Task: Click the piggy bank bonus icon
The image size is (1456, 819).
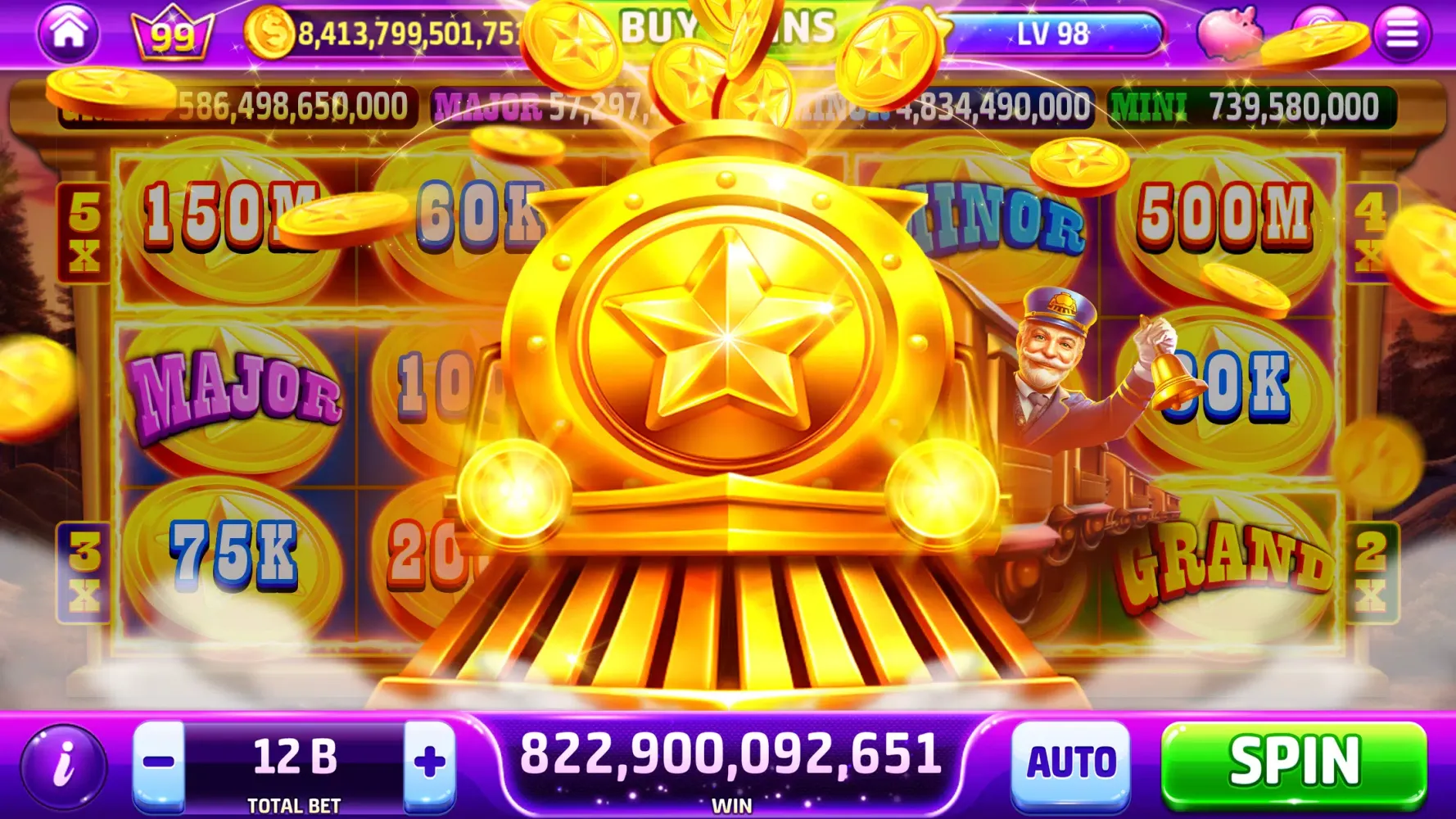Action: pyautogui.click(x=1235, y=33)
